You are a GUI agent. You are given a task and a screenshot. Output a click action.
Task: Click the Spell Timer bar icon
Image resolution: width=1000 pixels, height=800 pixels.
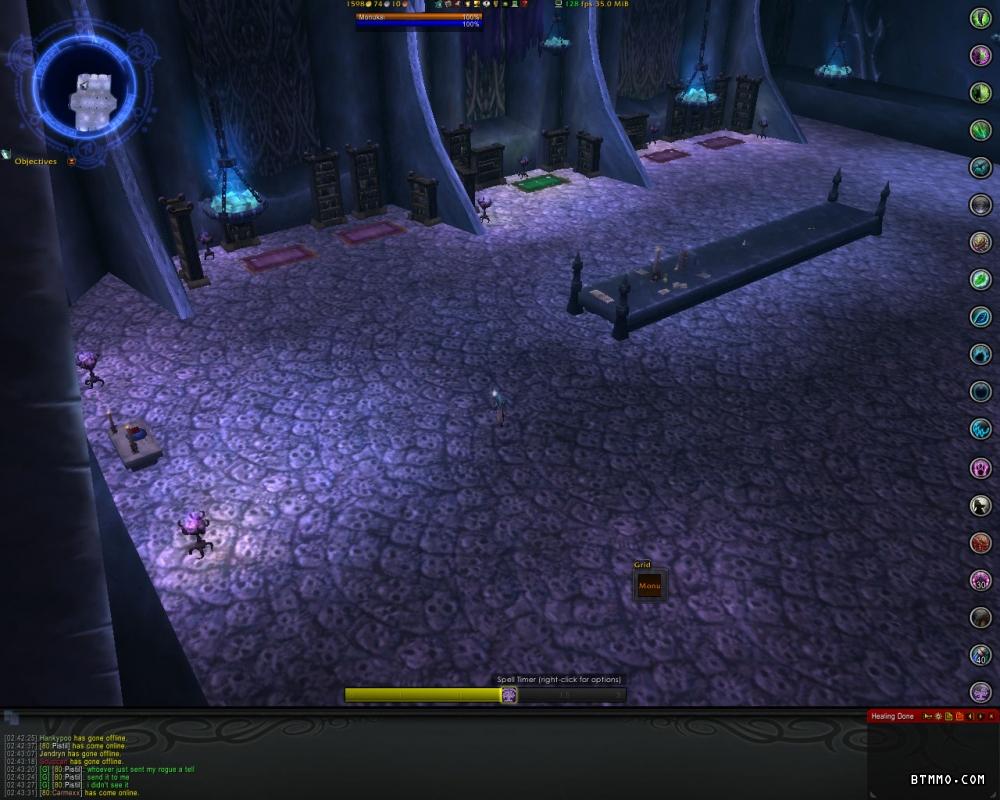[508, 694]
